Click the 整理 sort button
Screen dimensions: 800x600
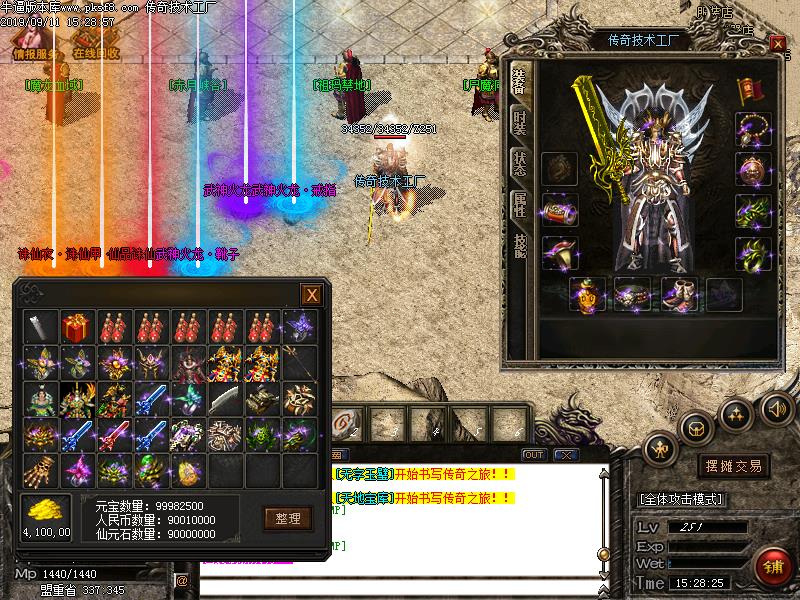tap(287, 518)
